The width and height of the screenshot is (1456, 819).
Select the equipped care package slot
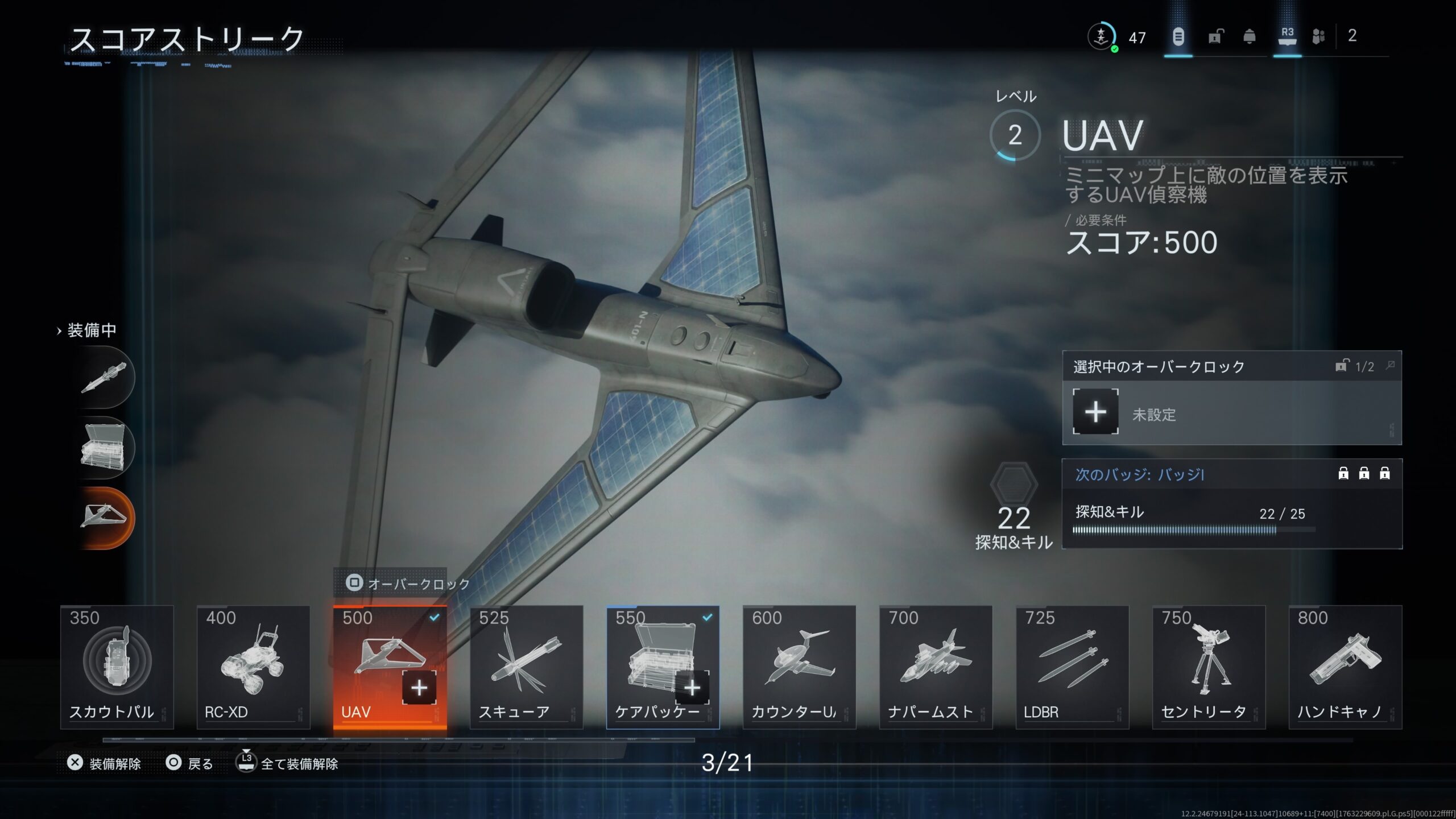[x=105, y=448]
